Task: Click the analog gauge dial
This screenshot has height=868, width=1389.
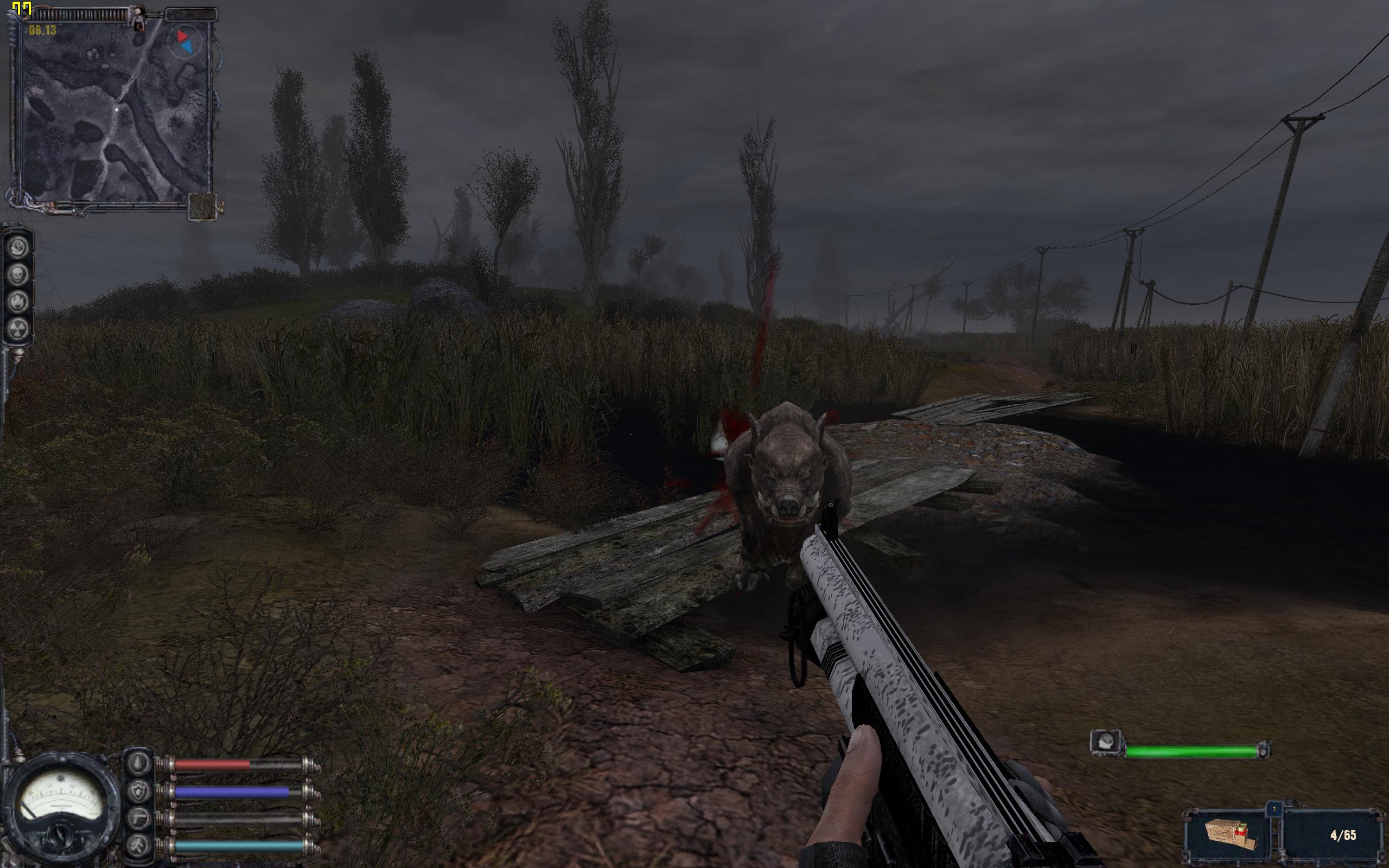Action: pyautogui.click(x=60, y=806)
